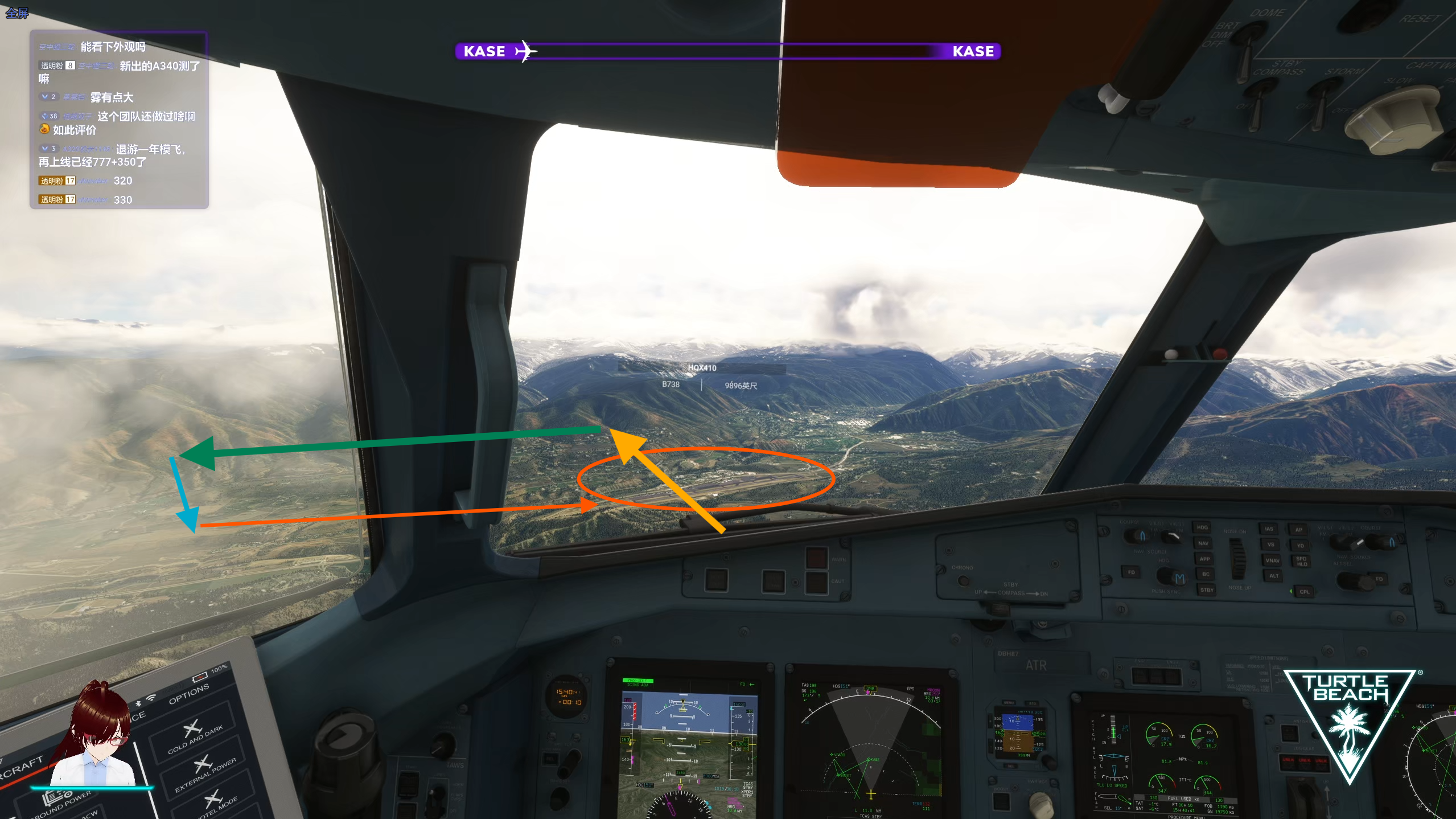
Task: Select the ALT hold button
Action: [x=1274, y=576]
